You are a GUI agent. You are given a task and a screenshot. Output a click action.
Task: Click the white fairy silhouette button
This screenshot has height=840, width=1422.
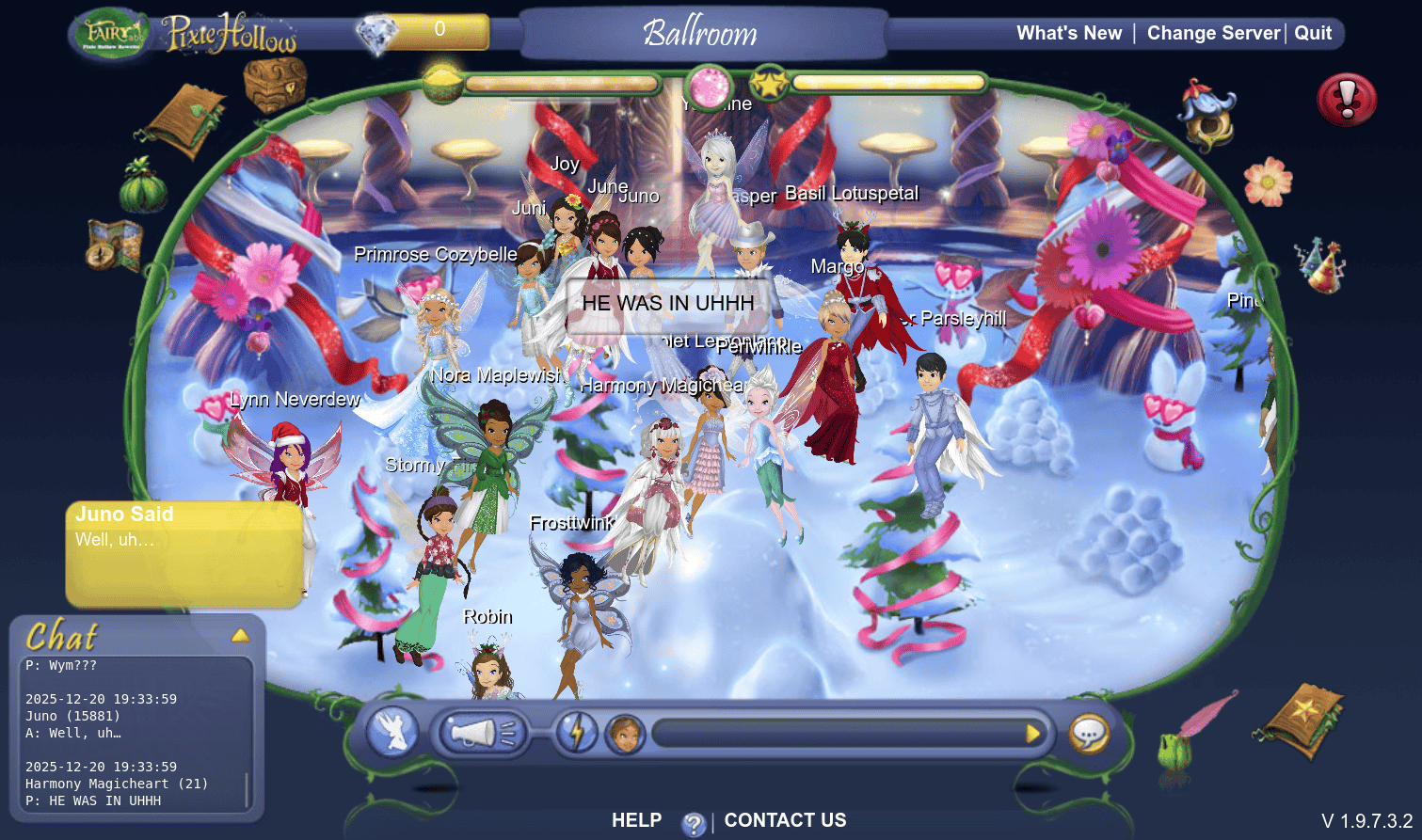(x=391, y=733)
